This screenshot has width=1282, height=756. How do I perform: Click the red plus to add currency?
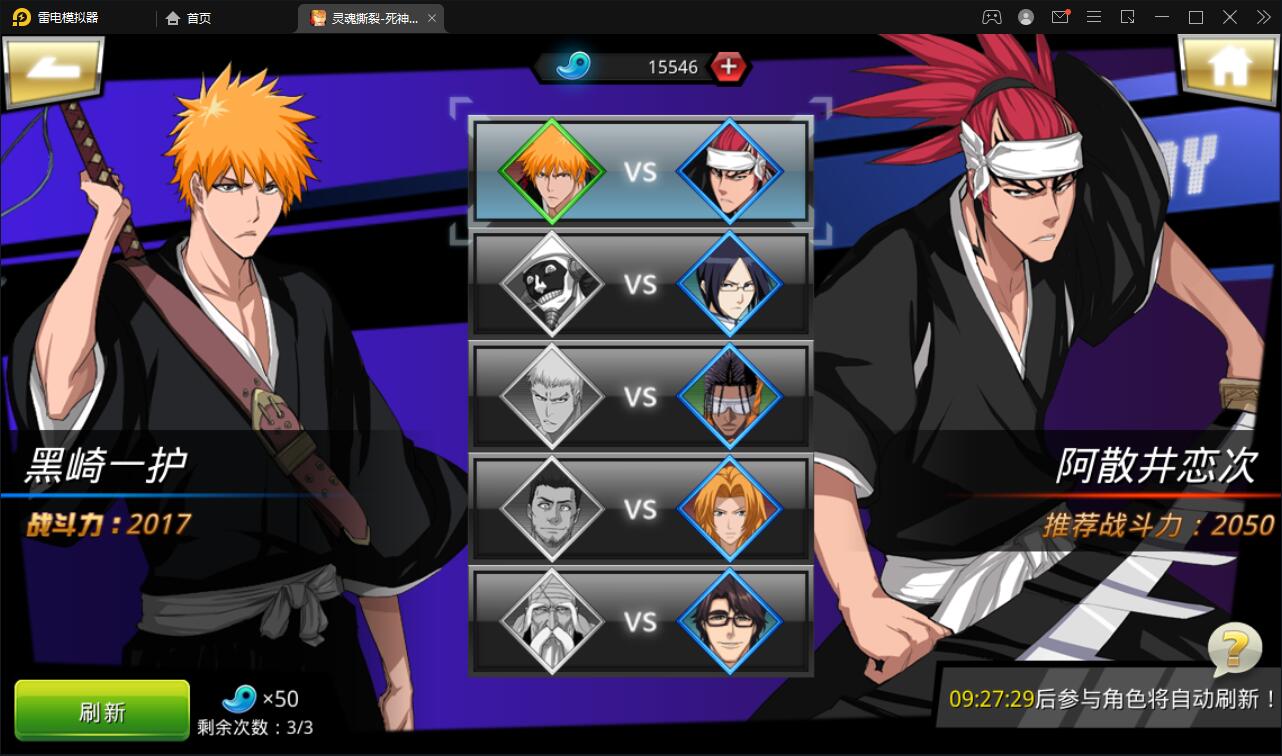(x=729, y=68)
